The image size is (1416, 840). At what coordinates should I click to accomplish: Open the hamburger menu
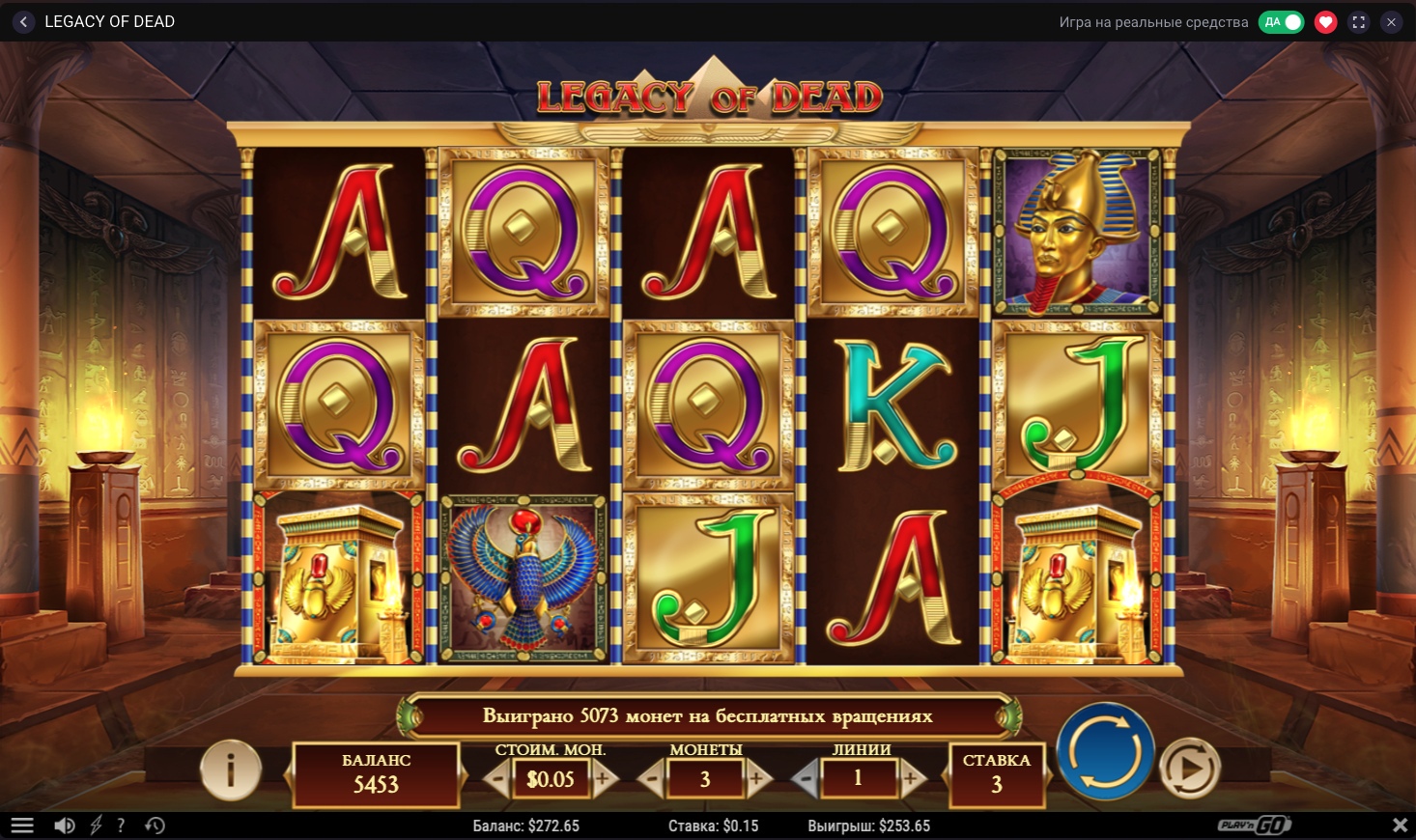pyautogui.click(x=21, y=826)
